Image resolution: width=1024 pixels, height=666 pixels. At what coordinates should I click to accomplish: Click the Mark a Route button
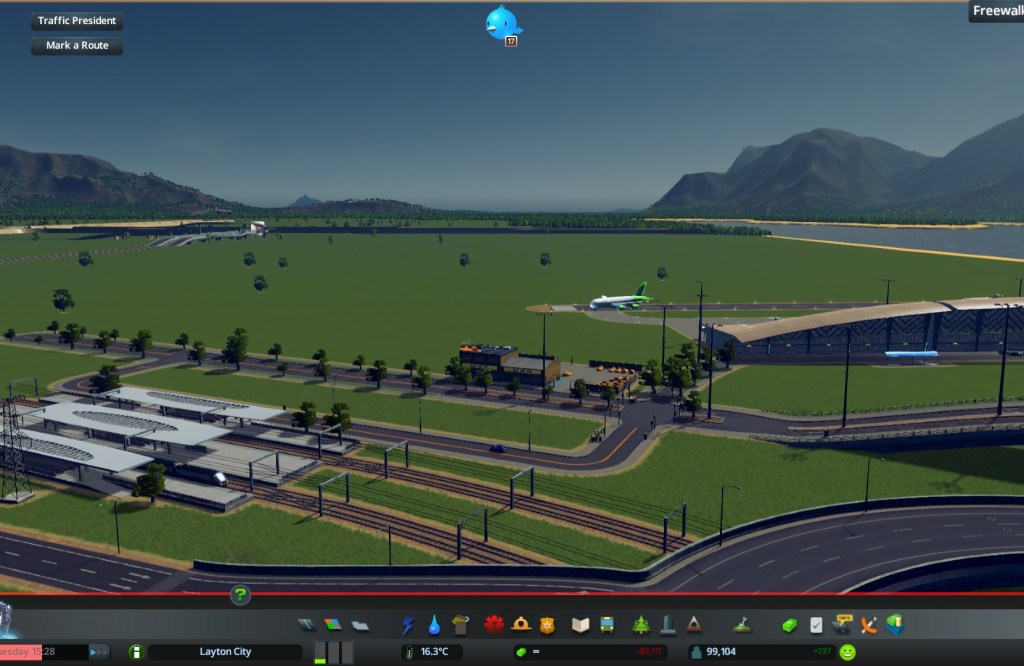tap(77, 46)
